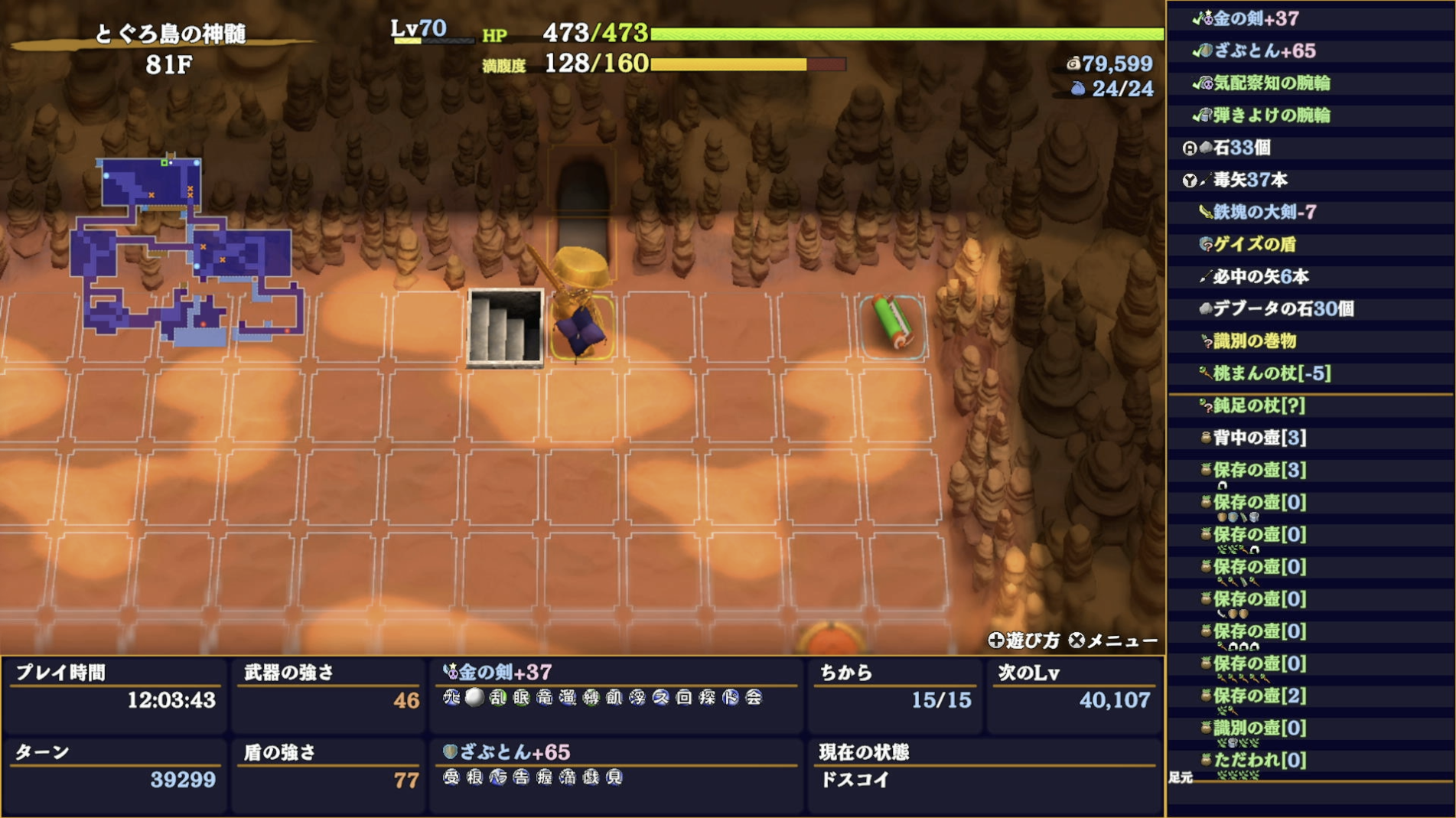Select the 識別の壺[0] pot
Image resolution: width=1456 pixels, height=818 pixels.
[x=1259, y=728]
